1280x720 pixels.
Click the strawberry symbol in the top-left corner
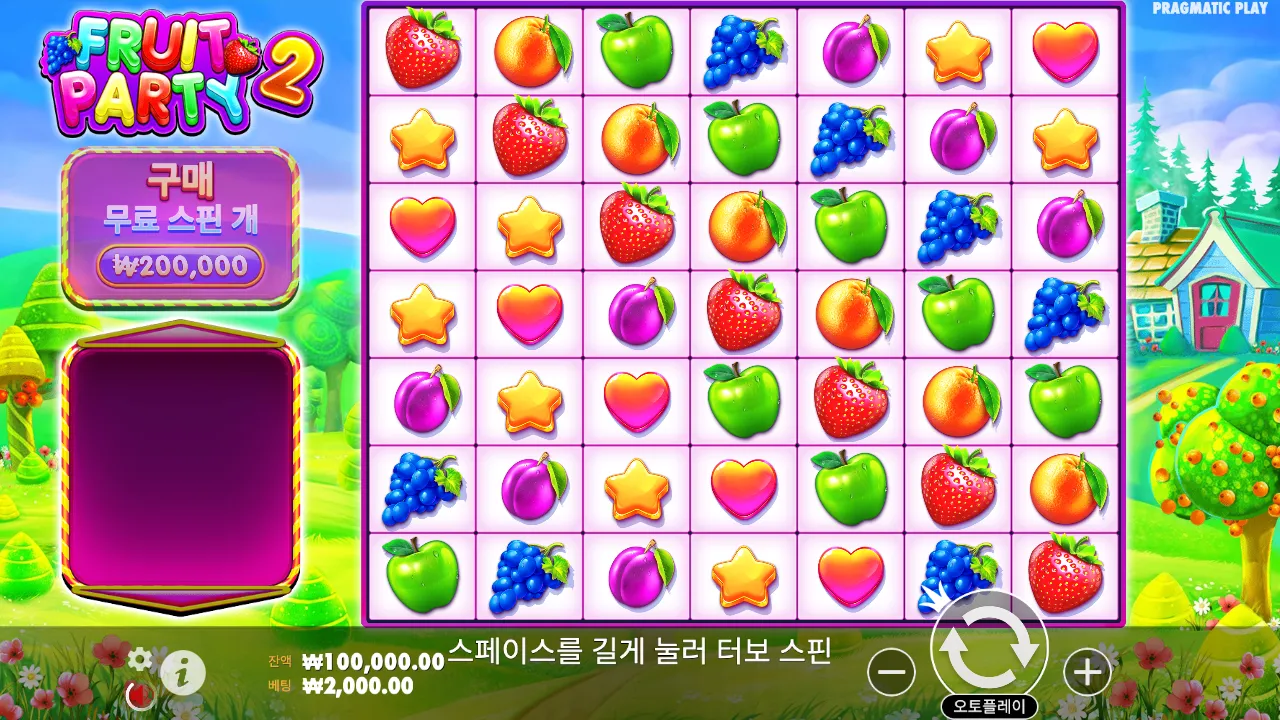click(x=423, y=48)
